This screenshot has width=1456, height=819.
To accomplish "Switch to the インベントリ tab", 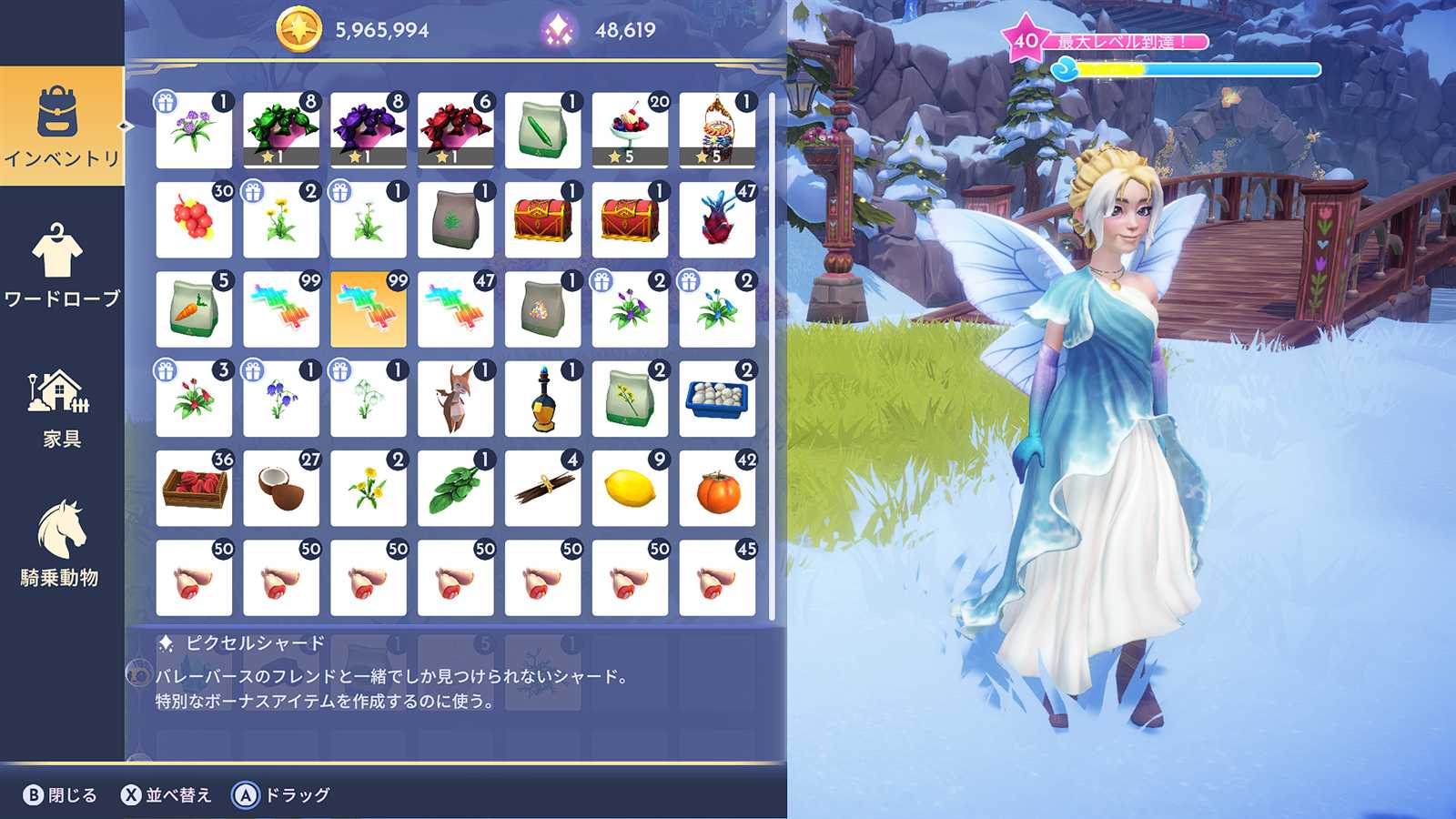I will pyautogui.click(x=62, y=126).
